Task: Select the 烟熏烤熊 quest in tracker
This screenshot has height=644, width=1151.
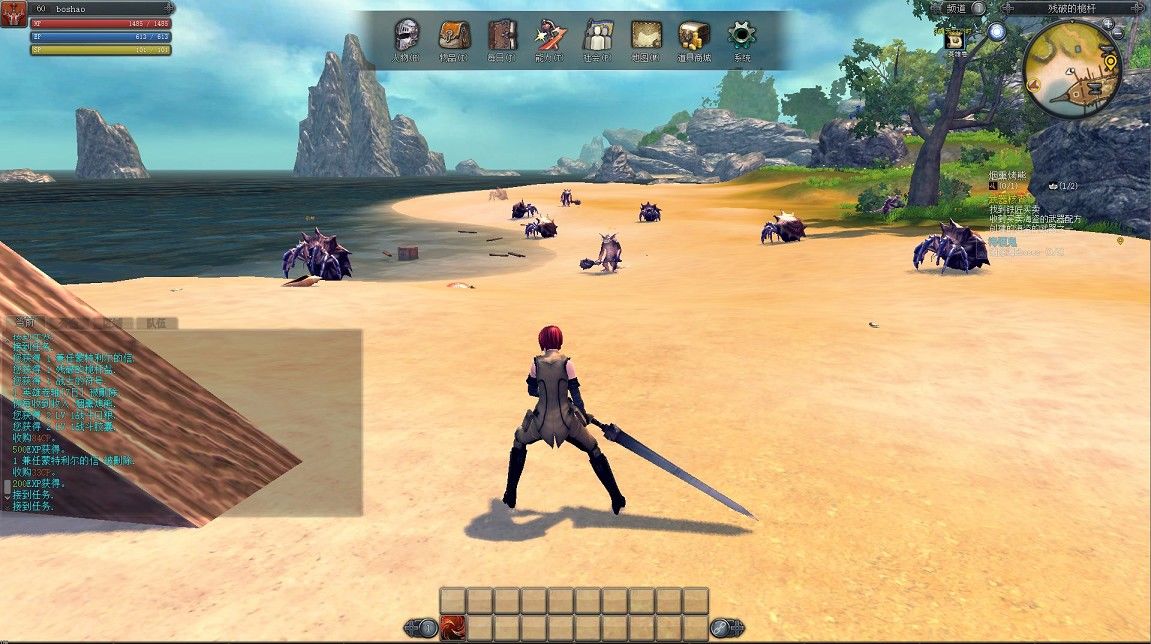Action: [x=1008, y=175]
